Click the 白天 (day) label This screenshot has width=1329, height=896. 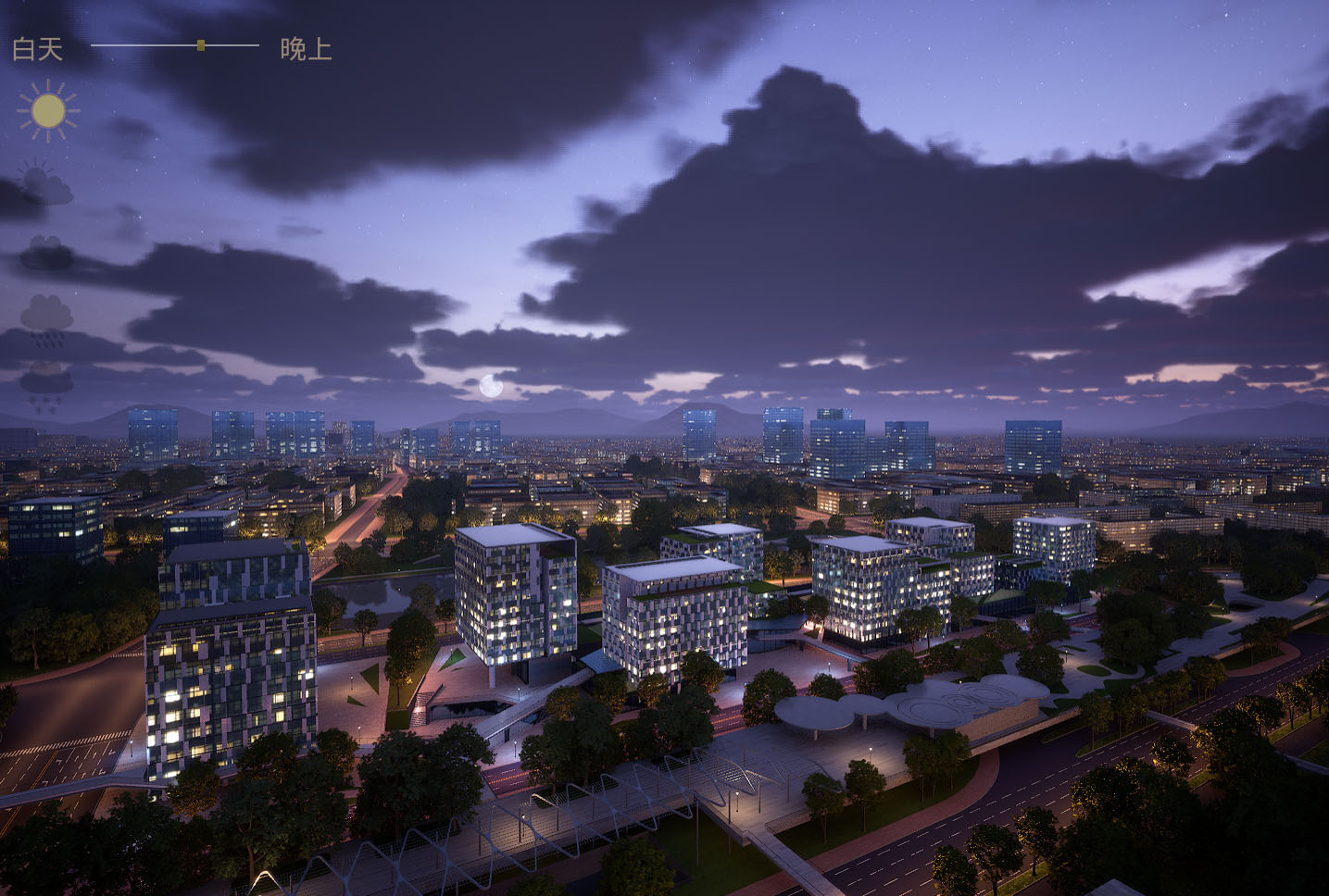click(x=37, y=48)
